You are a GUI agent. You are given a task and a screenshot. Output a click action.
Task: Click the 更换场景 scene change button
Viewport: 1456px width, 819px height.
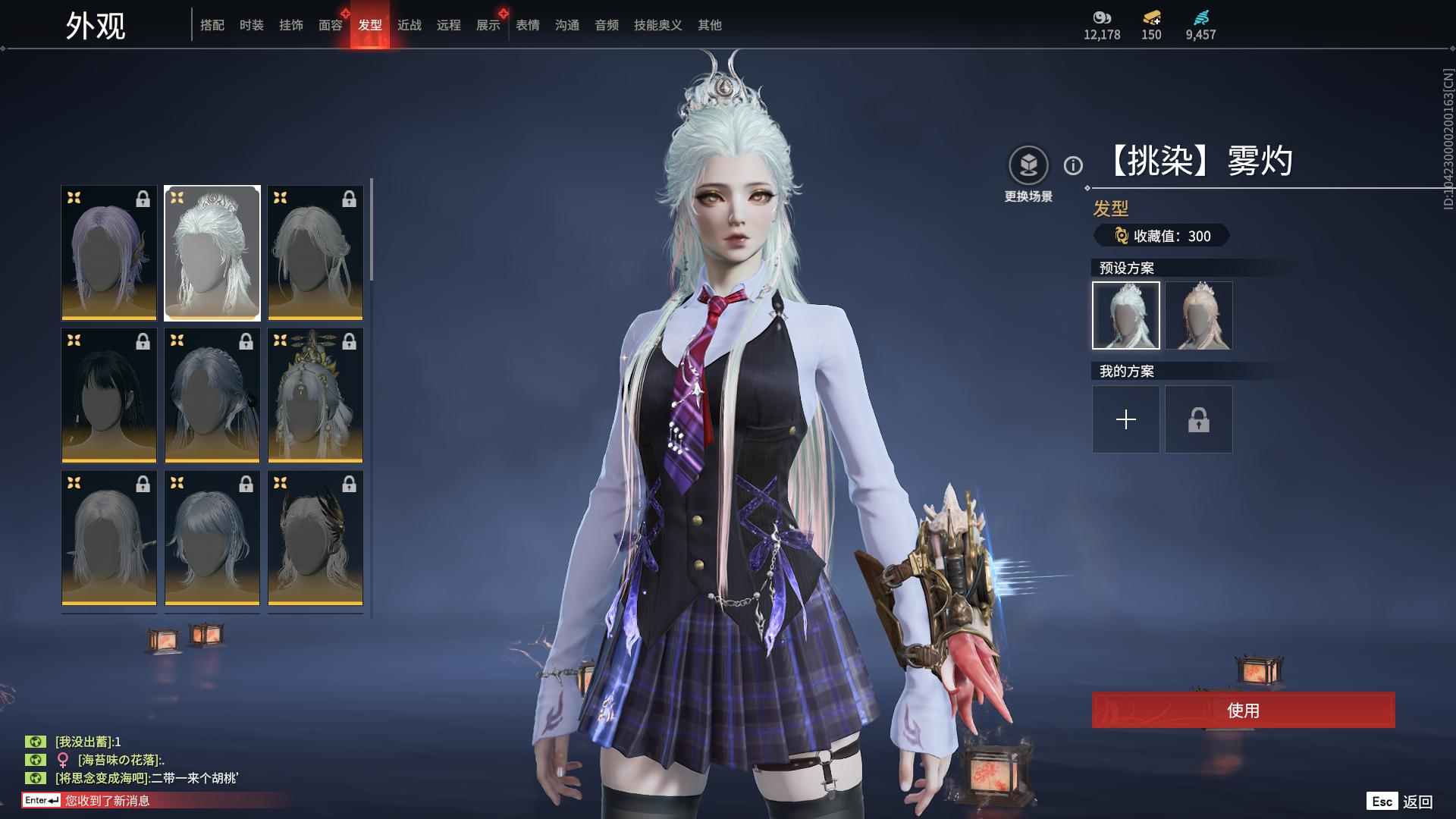pos(1028,165)
